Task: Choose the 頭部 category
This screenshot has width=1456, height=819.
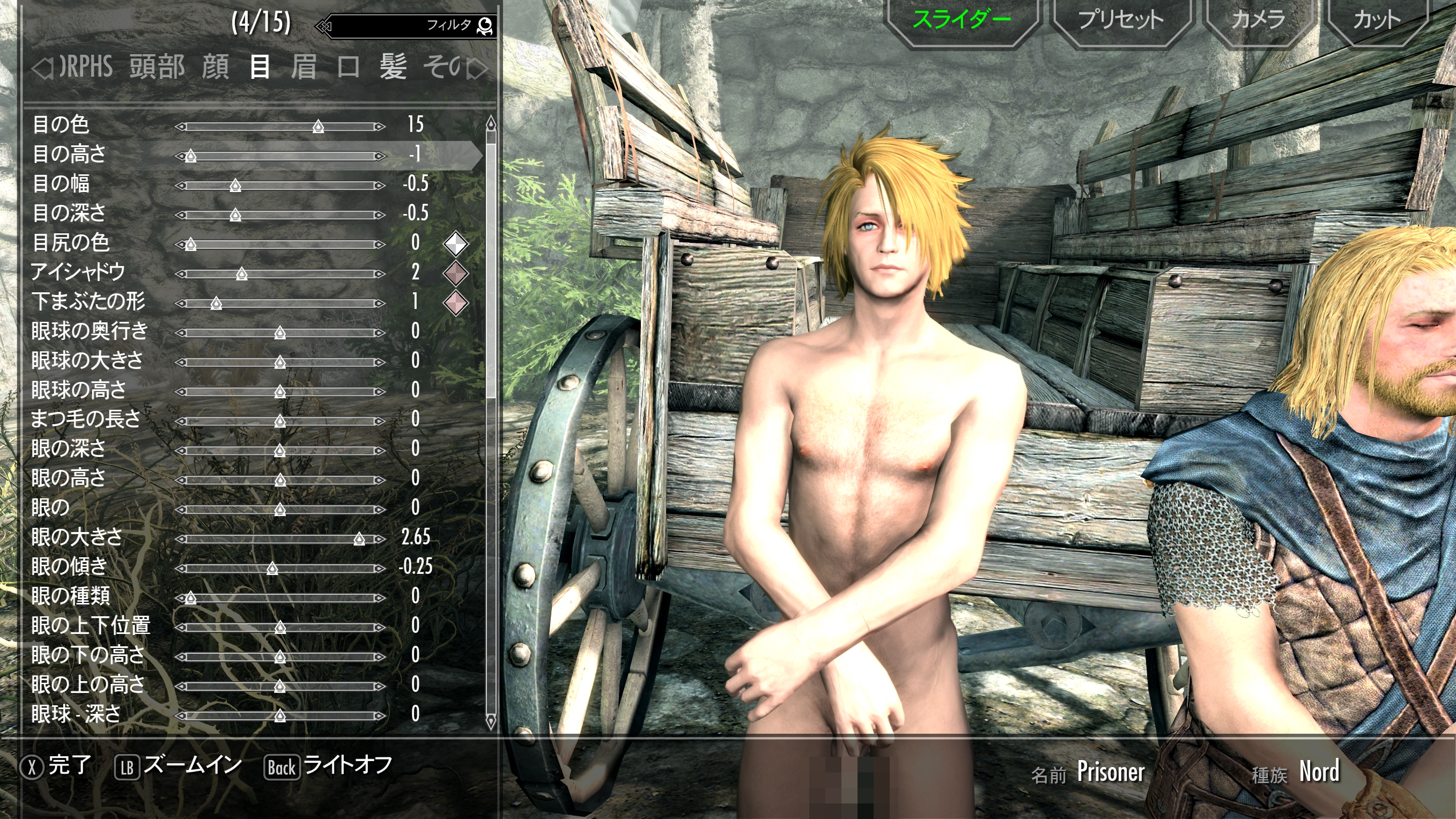Action: (157, 67)
